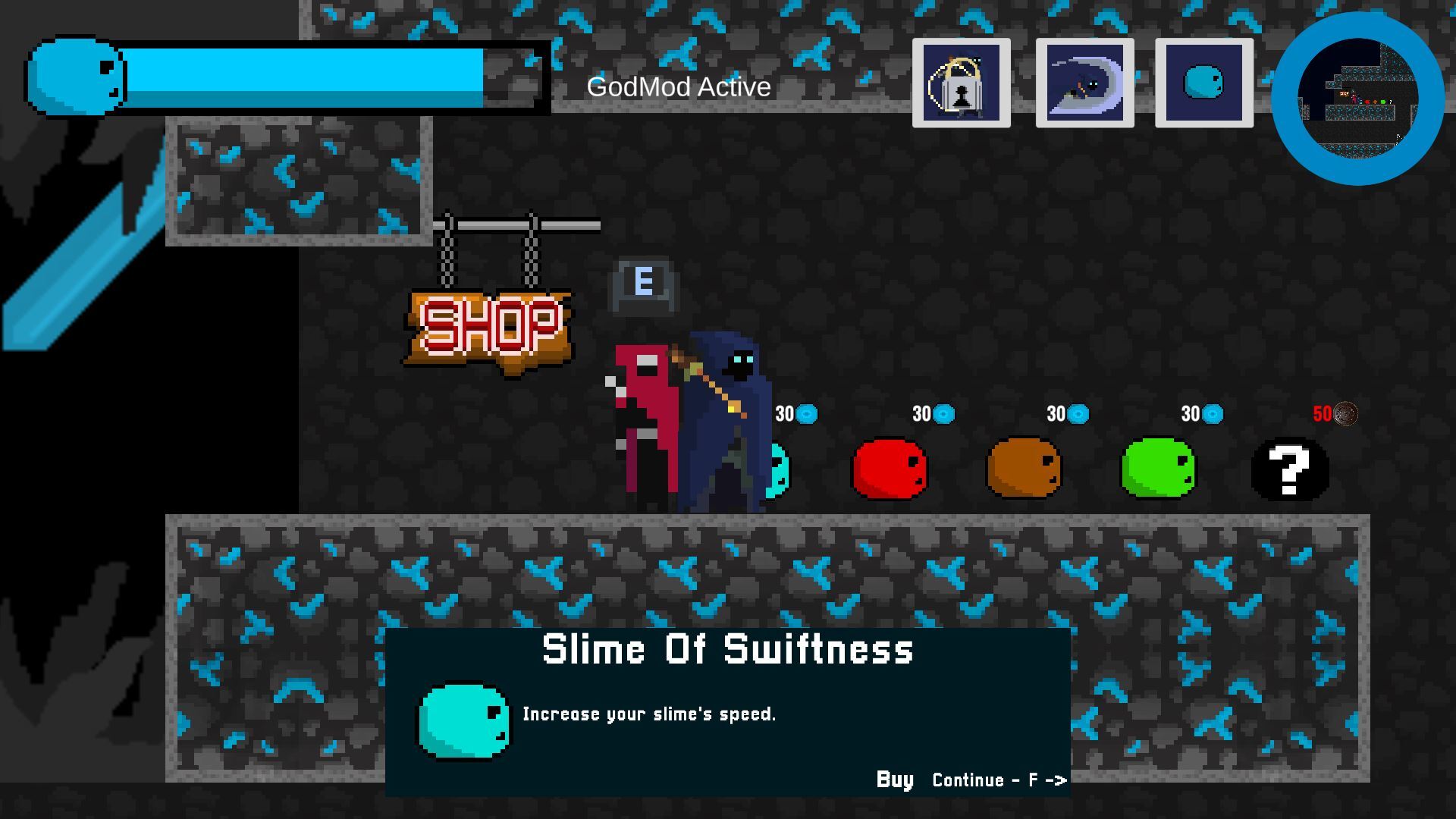Select the lock ability slot icon

click(961, 83)
